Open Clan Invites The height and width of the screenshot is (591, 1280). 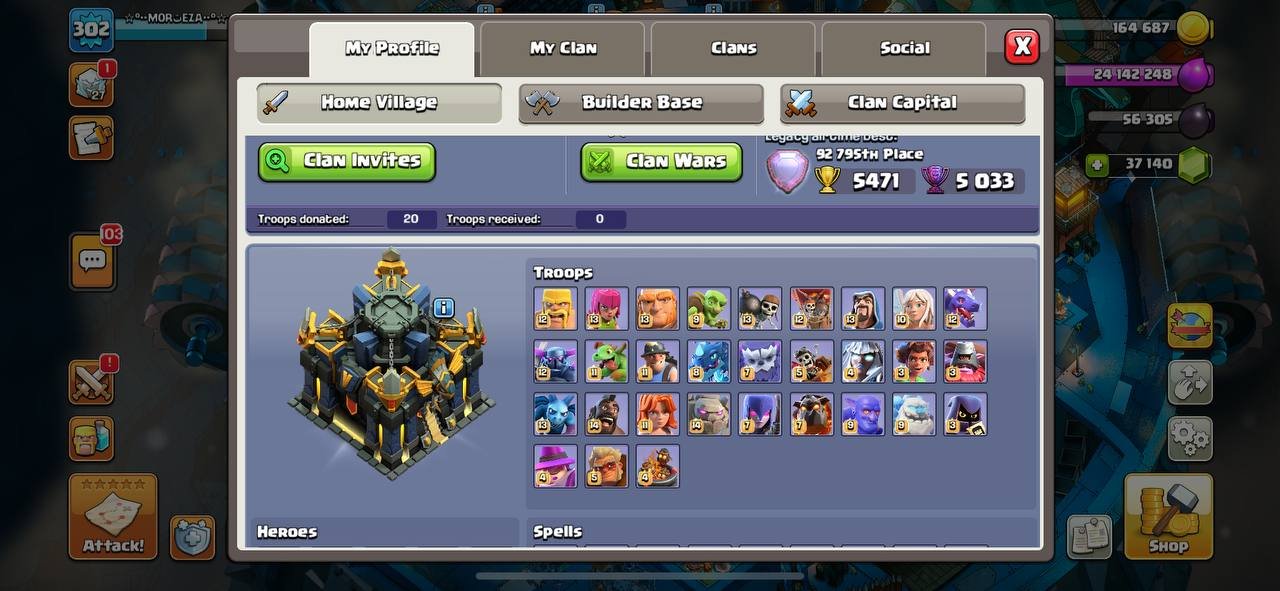[x=347, y=161]
